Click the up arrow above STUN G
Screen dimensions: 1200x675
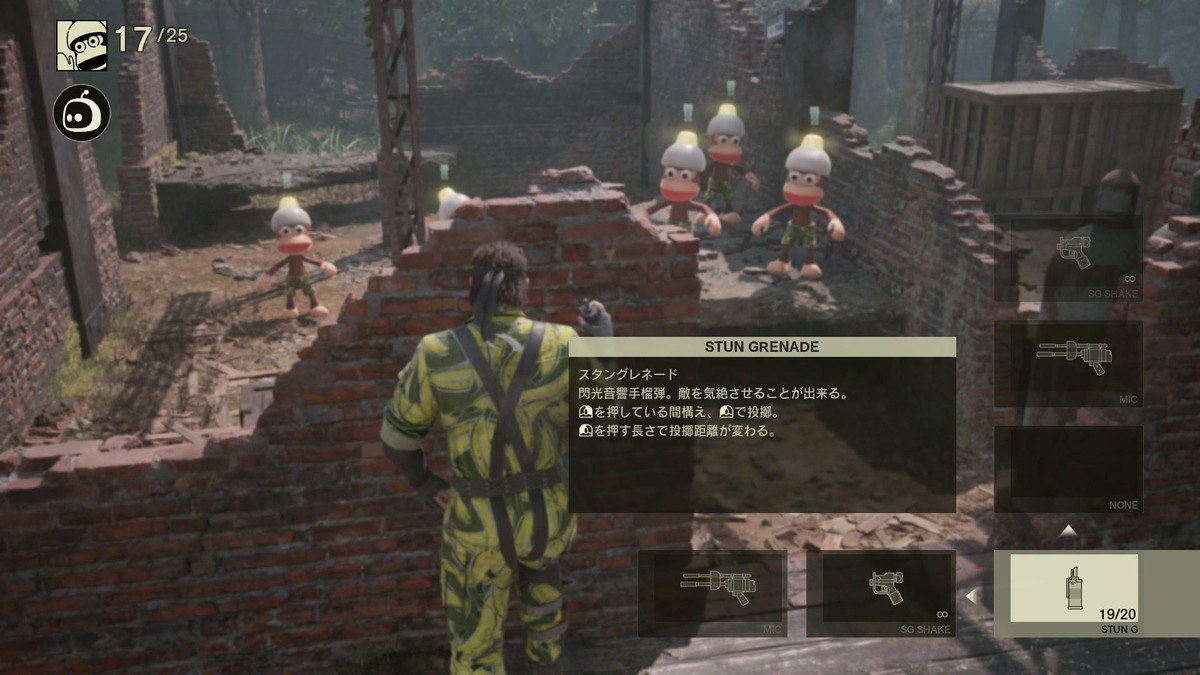coord(1068,530)
